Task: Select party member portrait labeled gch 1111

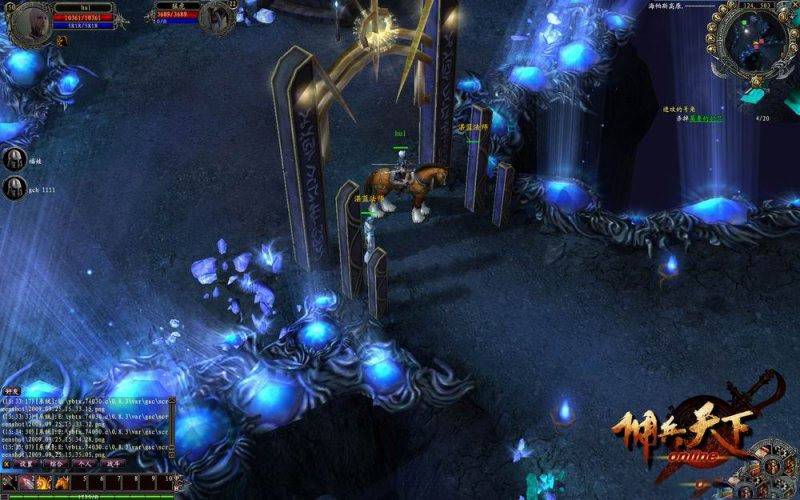Action: click(x=14, y=187)
